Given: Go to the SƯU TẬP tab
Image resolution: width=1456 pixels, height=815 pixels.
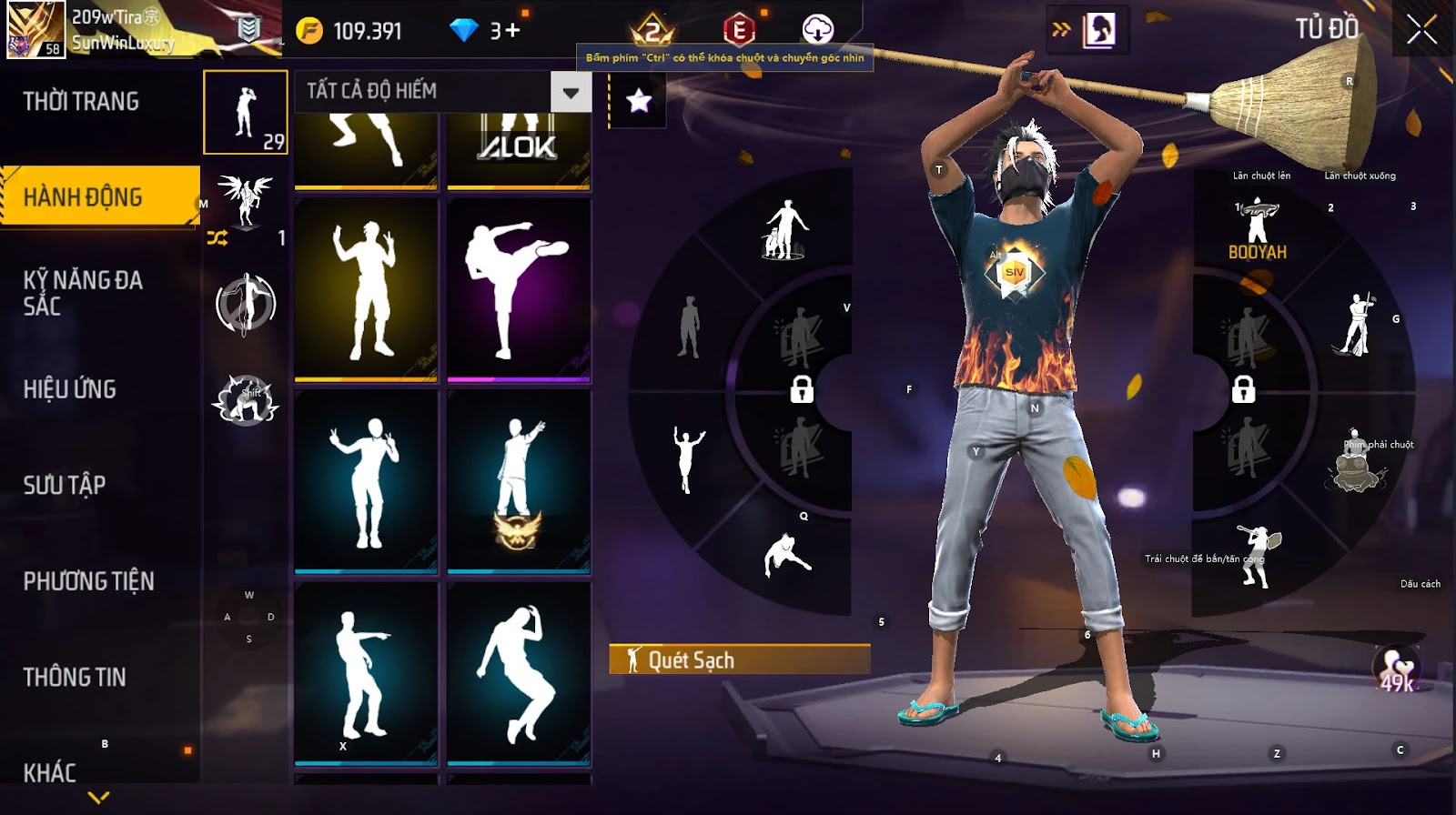Looking at the screenshot, I should (x=65, y=485).
